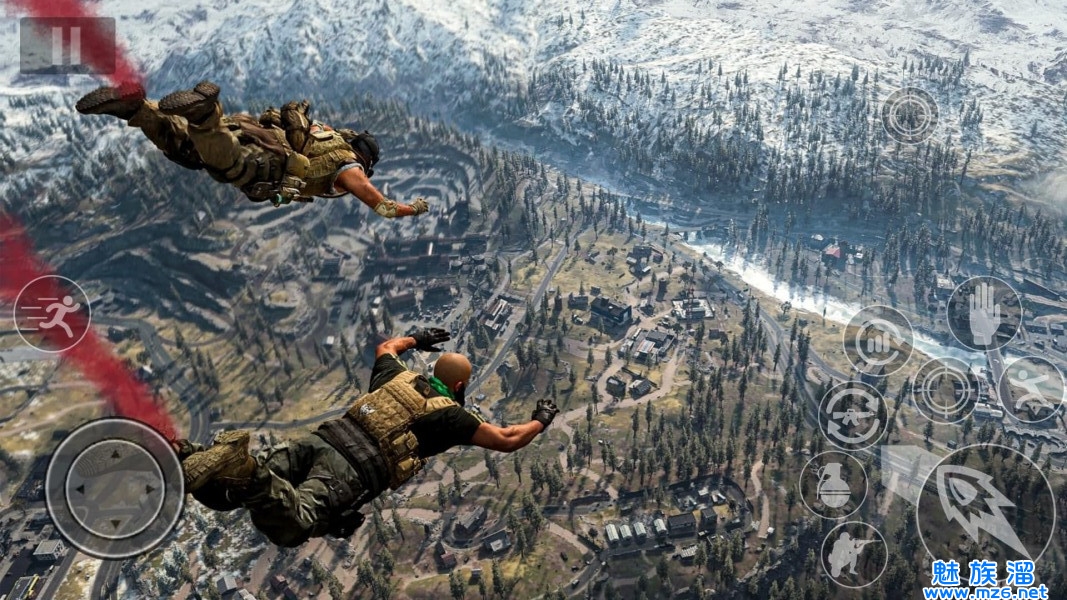Toggle crouch with the kneeling soldier icon
This screenshot has height=600, width=1067.
click(x=854, y=554)
